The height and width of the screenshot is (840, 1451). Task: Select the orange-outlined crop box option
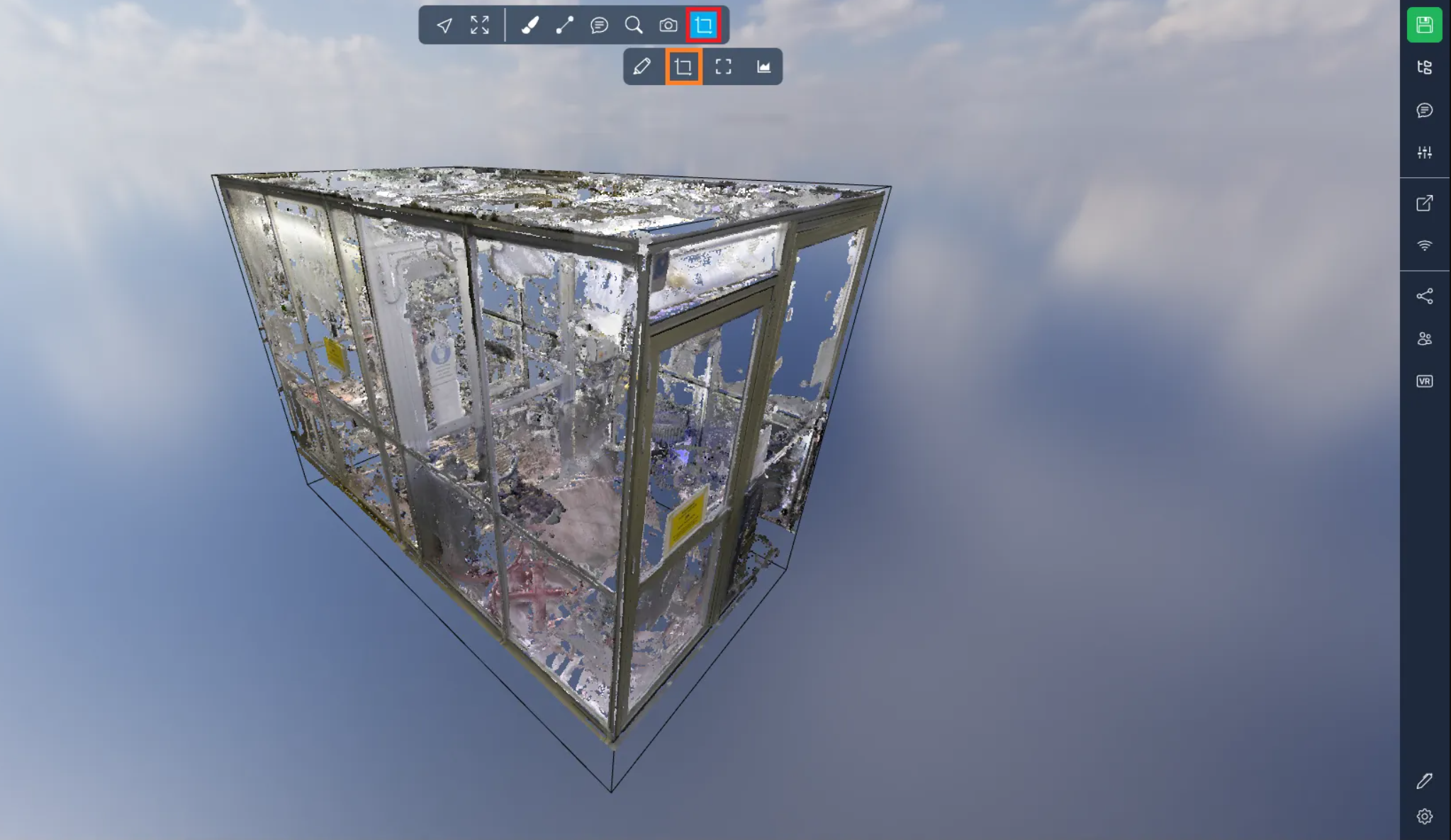coord(683,67)
